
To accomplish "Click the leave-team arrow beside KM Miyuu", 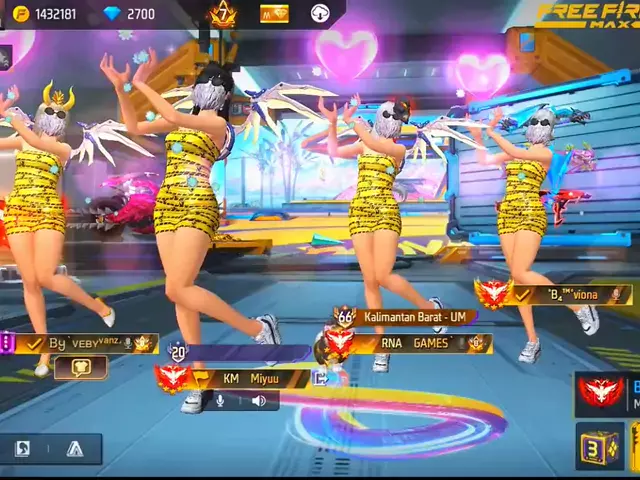I will coord(320,378).
